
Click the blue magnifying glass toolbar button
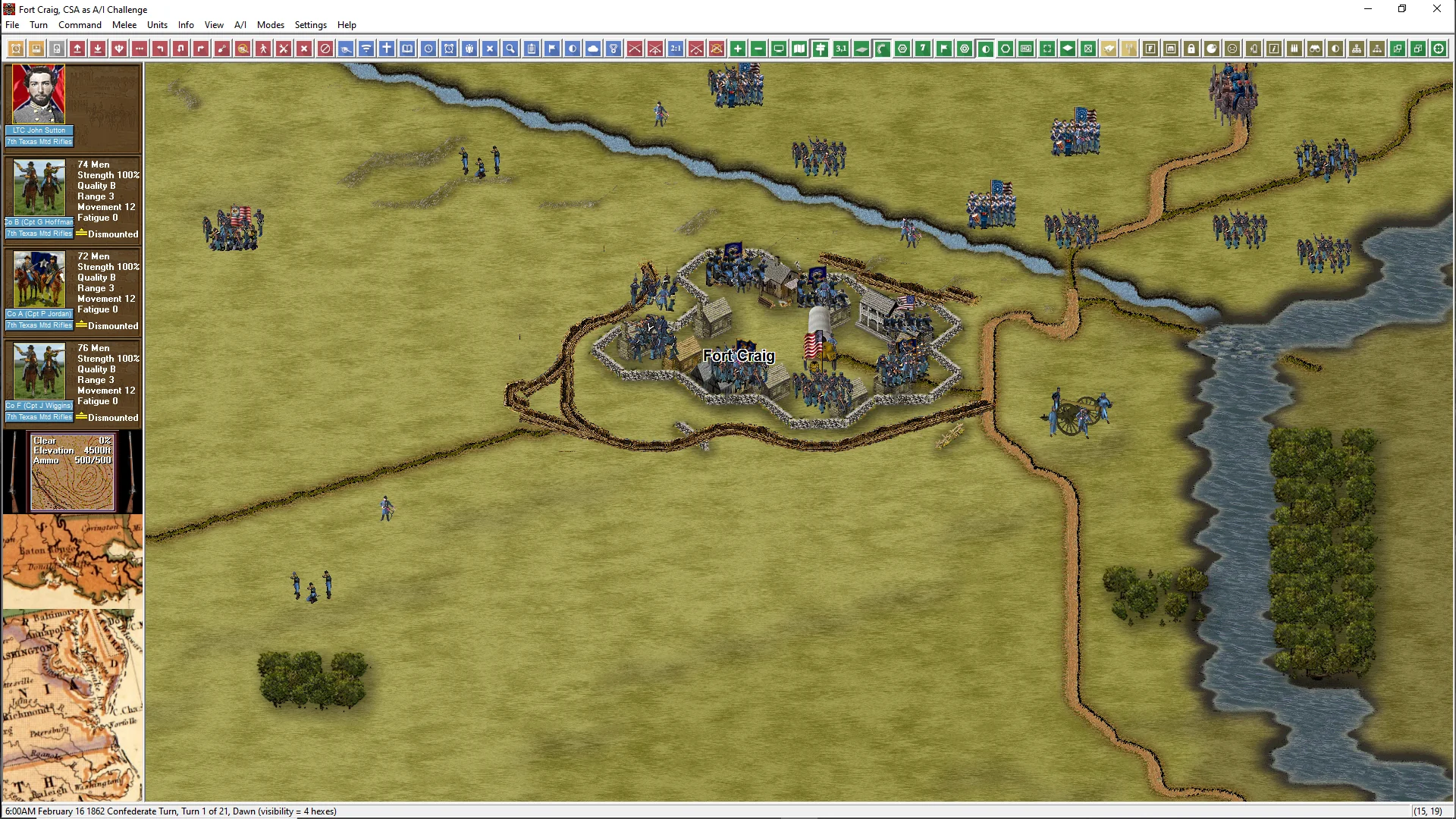(x=510, y=49)
